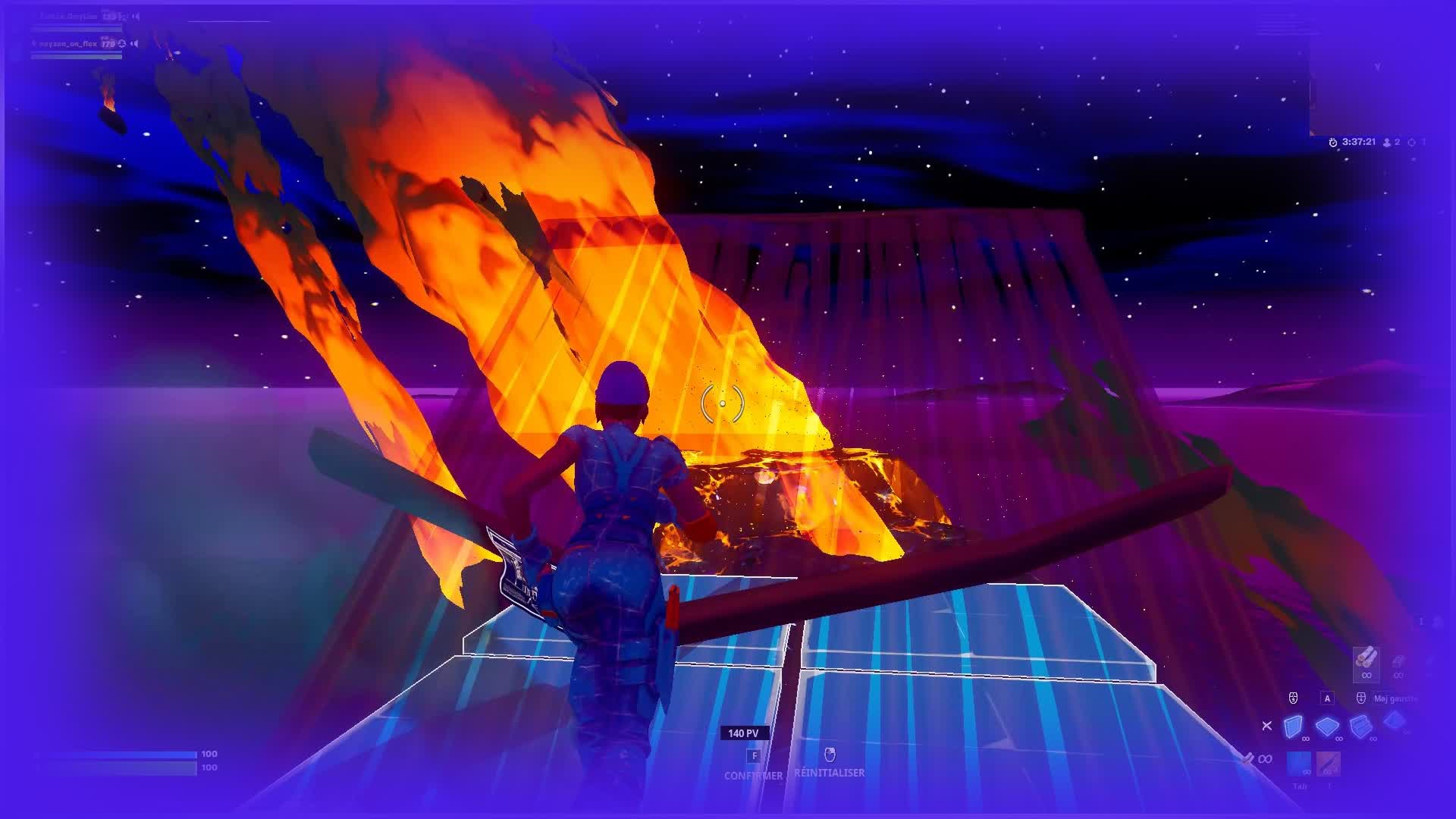Select the floor build piece icon
This screenshot has height=819, width=1456.
1326,727
